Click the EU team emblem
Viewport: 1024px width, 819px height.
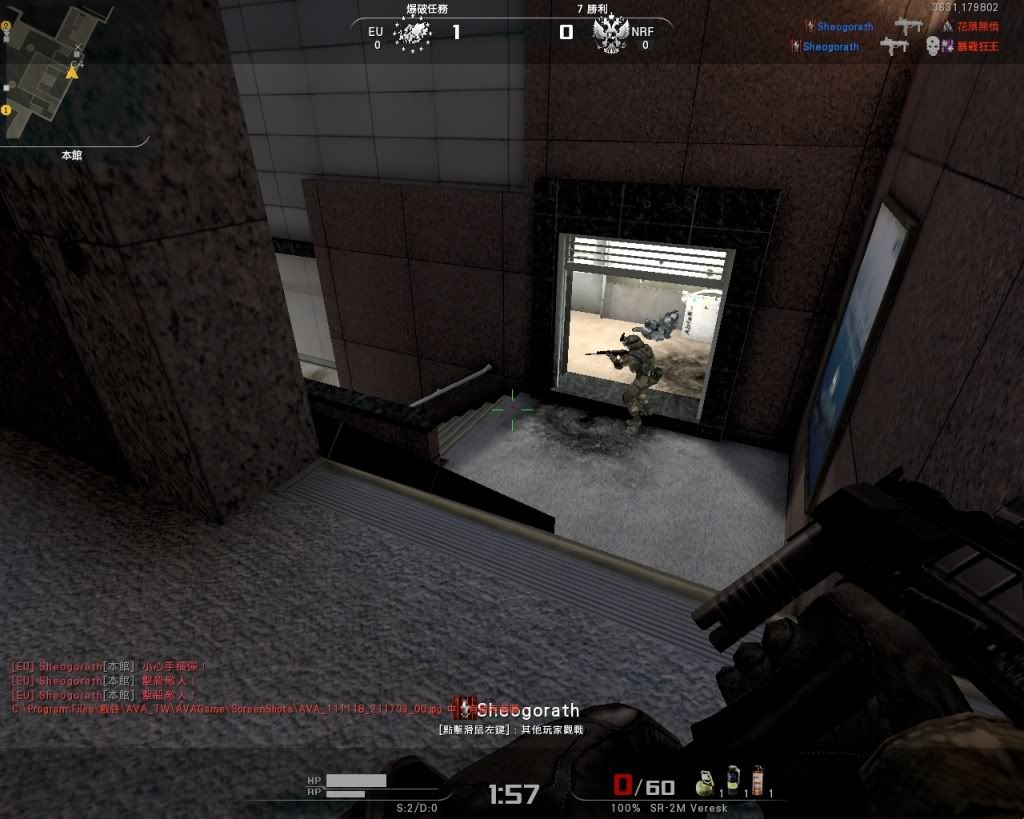[x=412, y=34]
